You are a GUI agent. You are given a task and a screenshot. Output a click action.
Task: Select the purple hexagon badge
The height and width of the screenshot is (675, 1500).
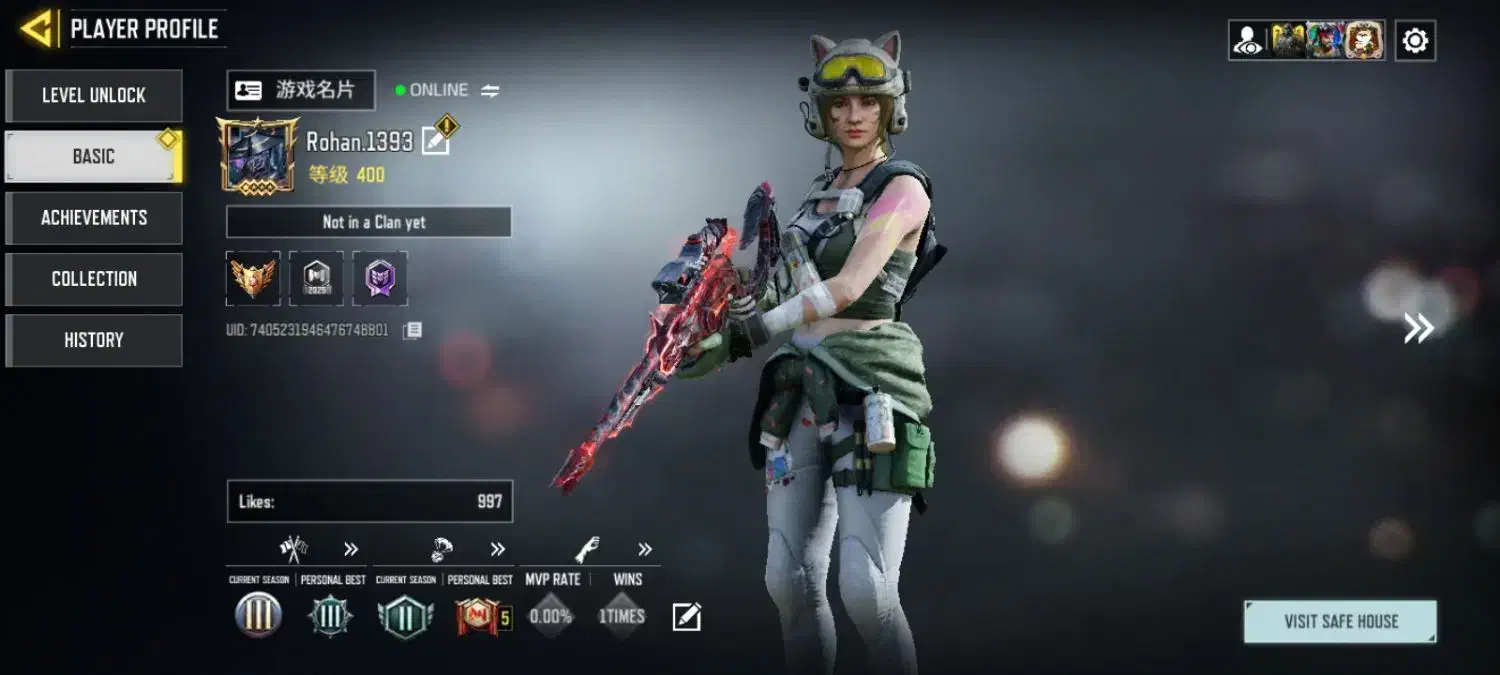tap(380, 278)
